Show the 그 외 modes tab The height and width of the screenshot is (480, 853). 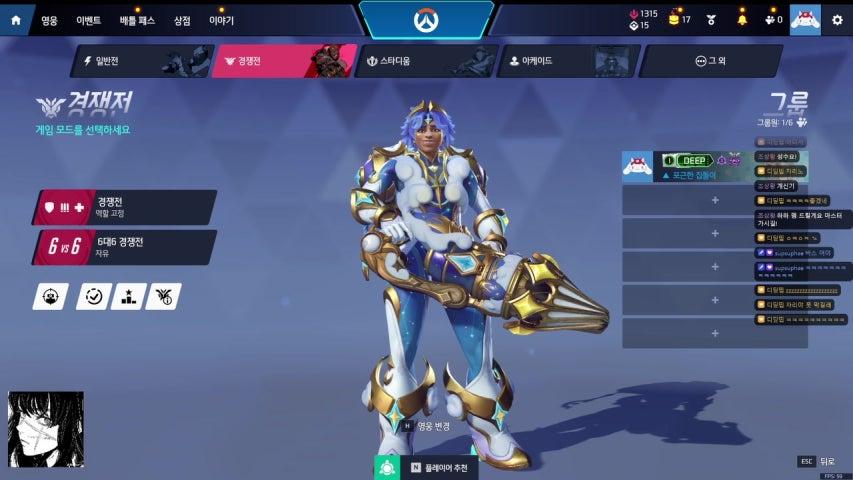point(710,61)
